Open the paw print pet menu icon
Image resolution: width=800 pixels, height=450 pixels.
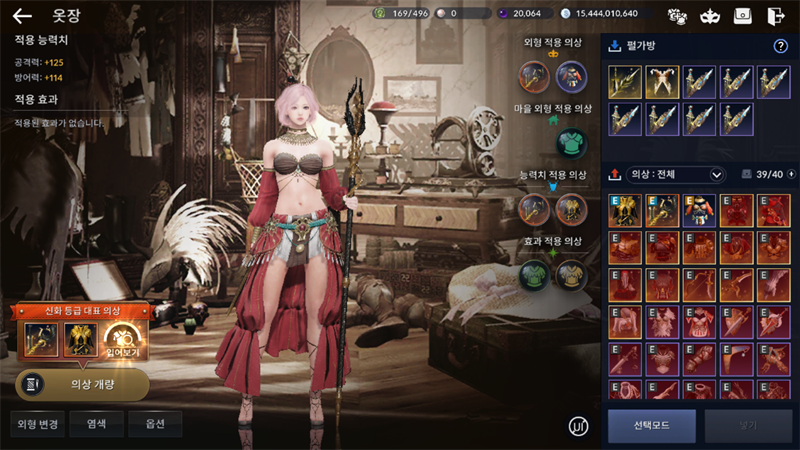tap(678, 15)
